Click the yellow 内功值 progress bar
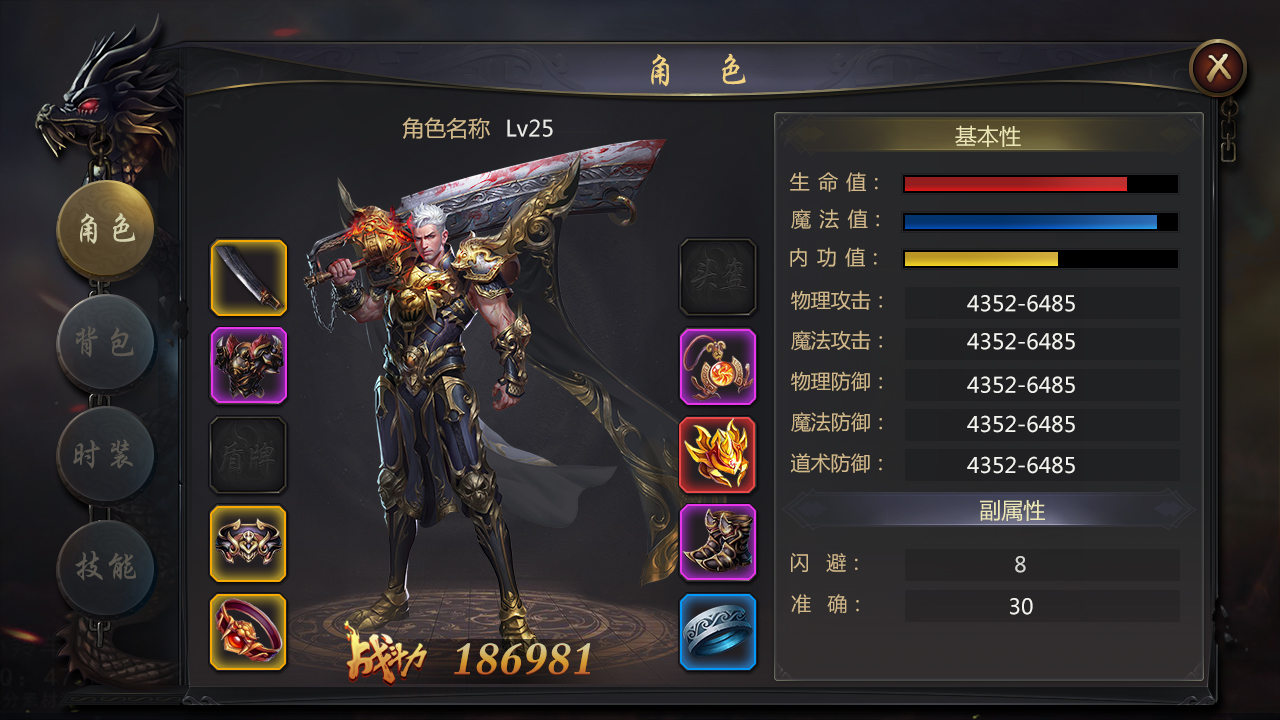The image size is (1280, 720). pos(1040,259)
